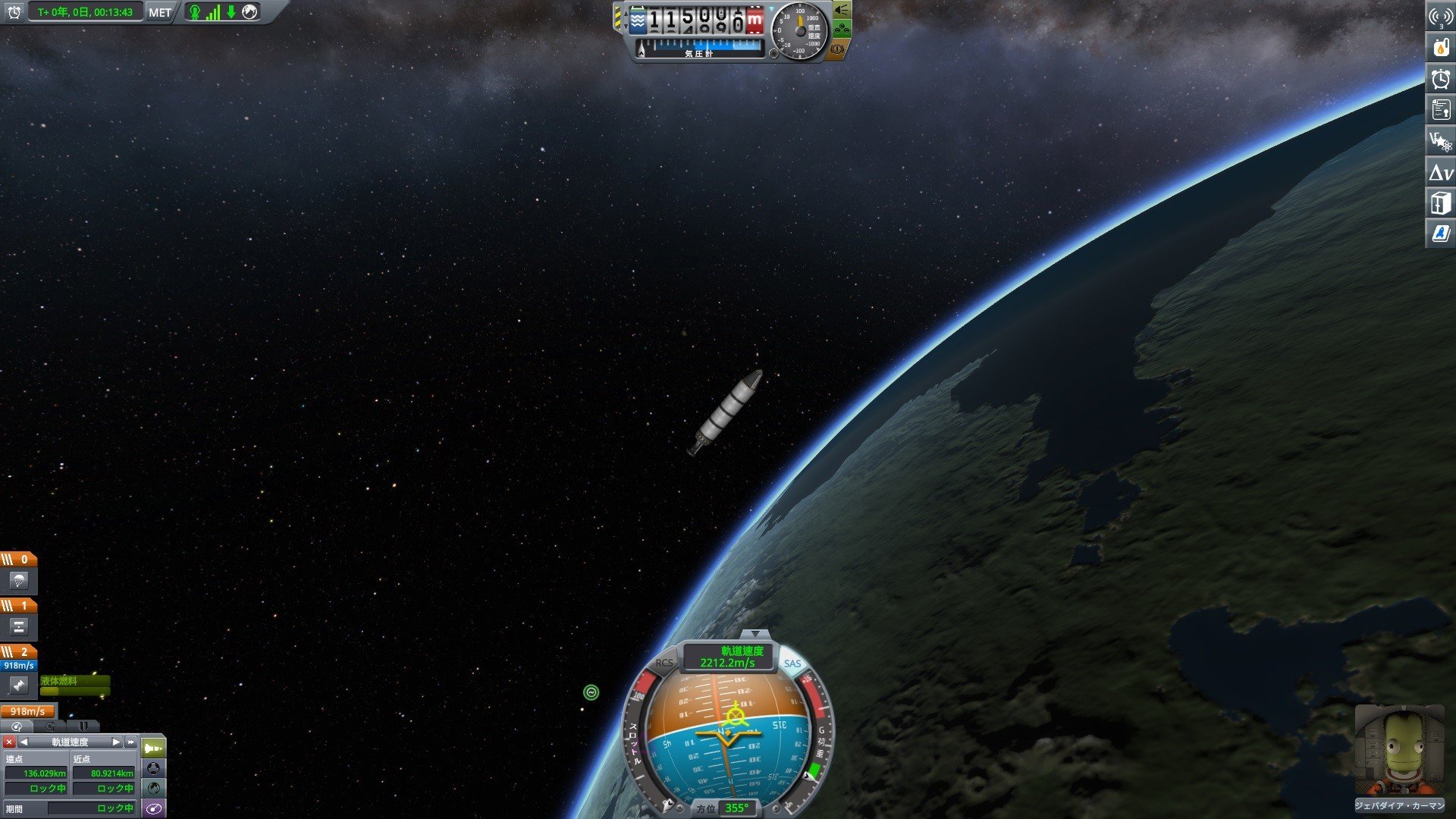Open the purple orbit view button
The height and width of the screenshot is (819, 1456).
[153, 808]
